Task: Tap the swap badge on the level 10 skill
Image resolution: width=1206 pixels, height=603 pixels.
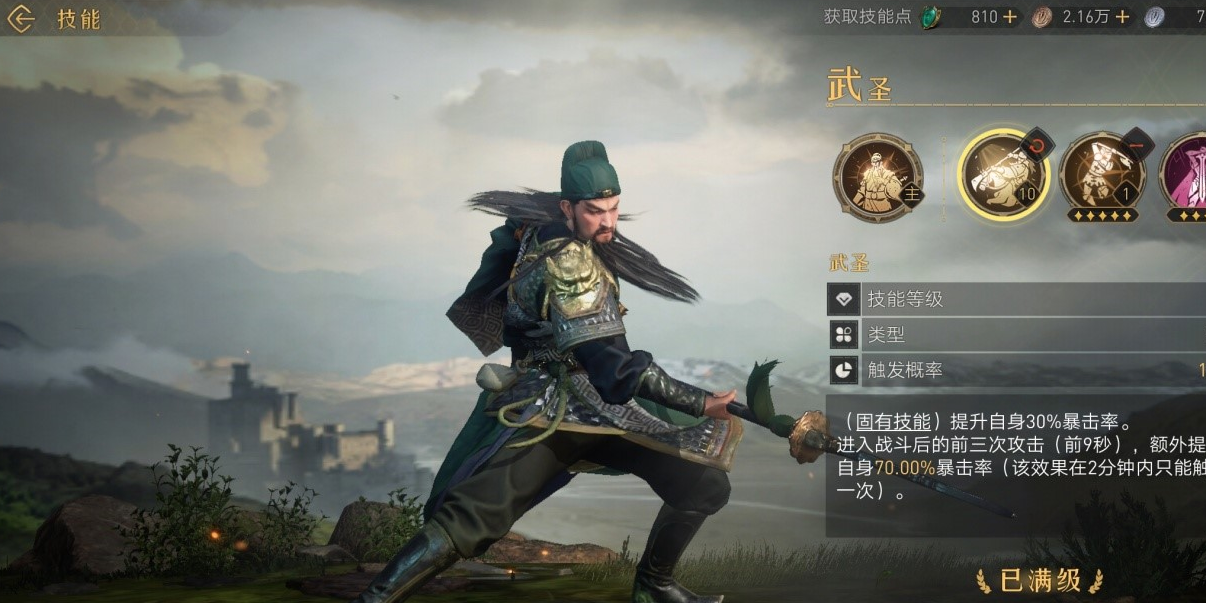Action: click(1038, 142)
